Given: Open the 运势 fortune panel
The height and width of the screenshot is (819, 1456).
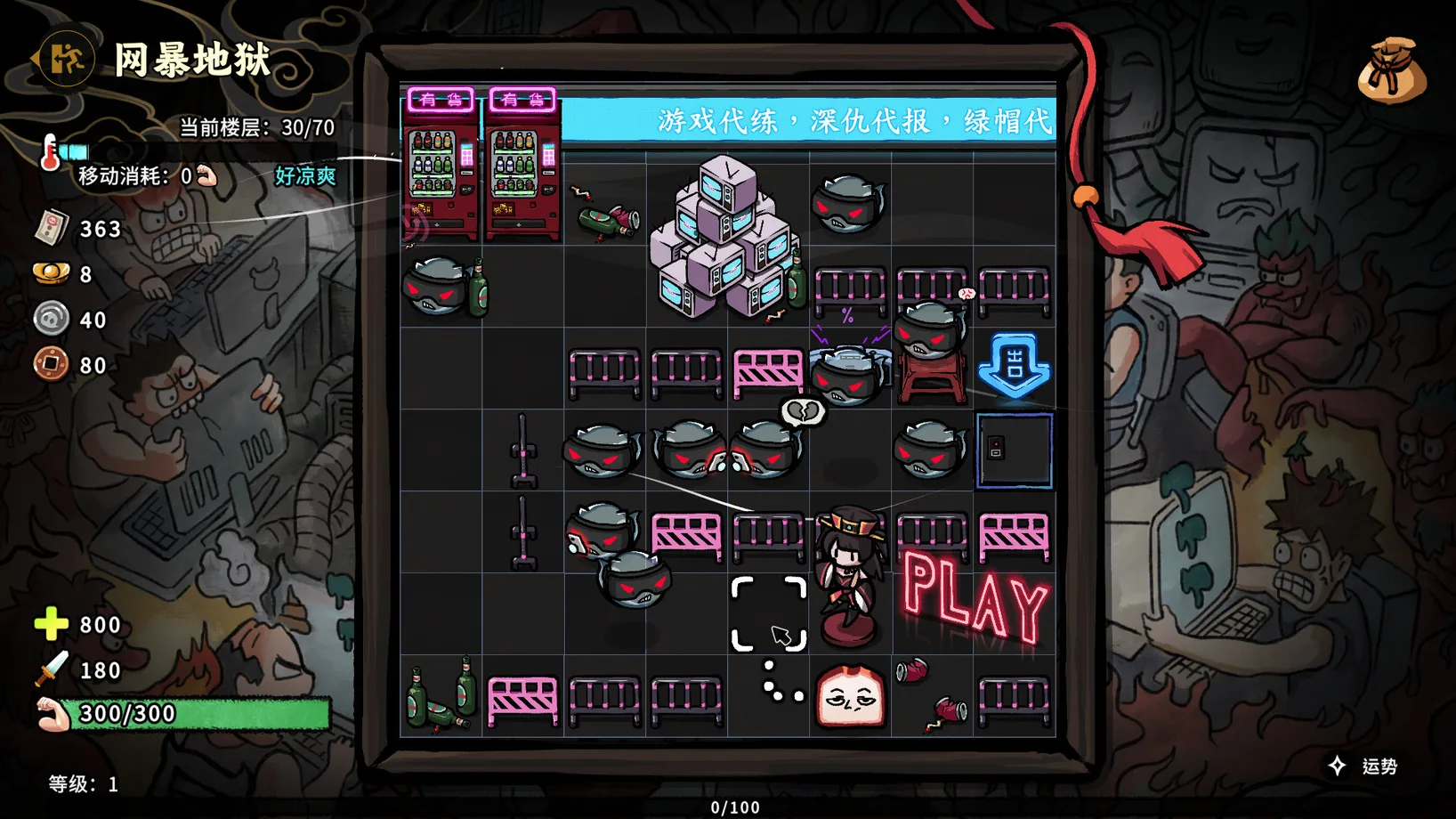Looking at the screenshot, I should tap(1365, 766).
